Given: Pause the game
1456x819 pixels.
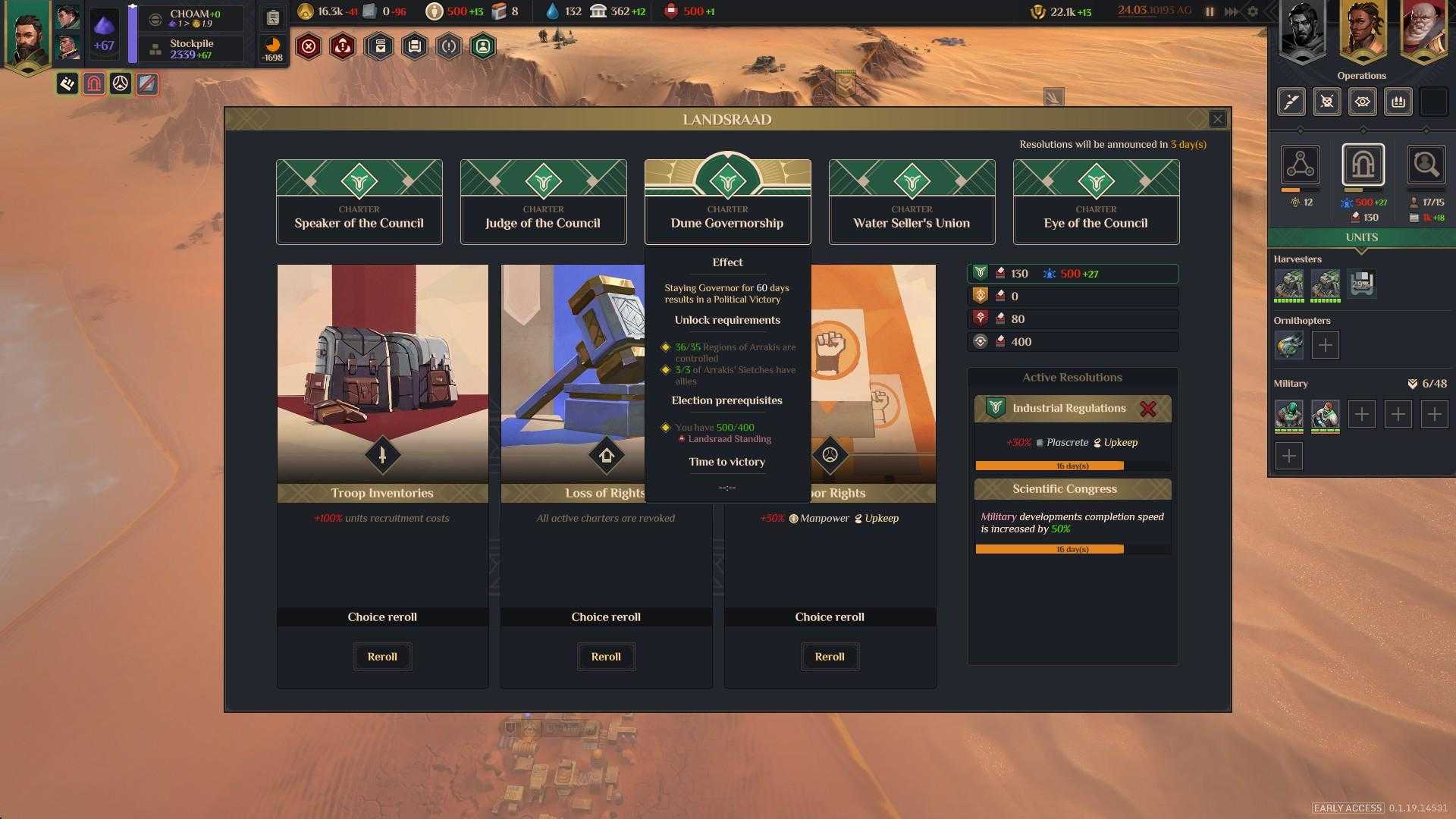Looking at the screenshot, I should tap(1210, 11).
